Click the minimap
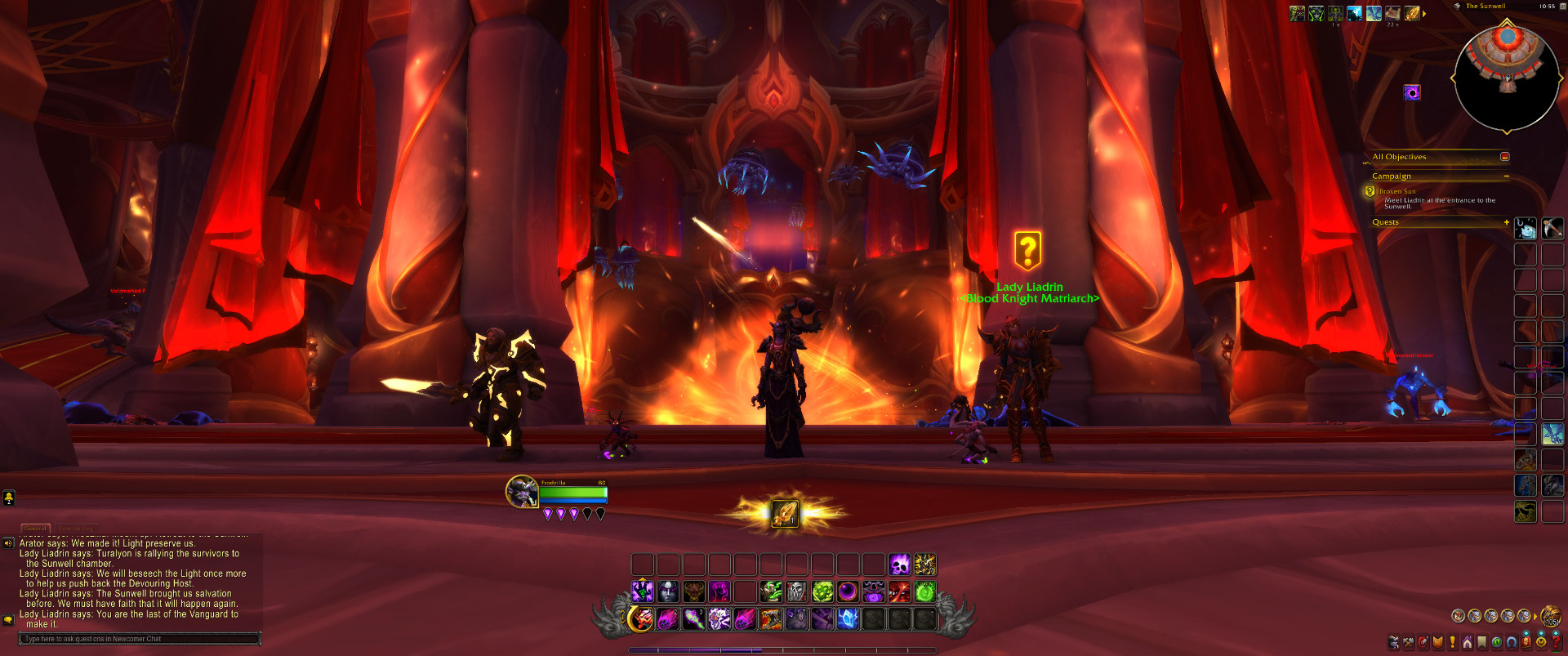 click(x=1507, y=78)
